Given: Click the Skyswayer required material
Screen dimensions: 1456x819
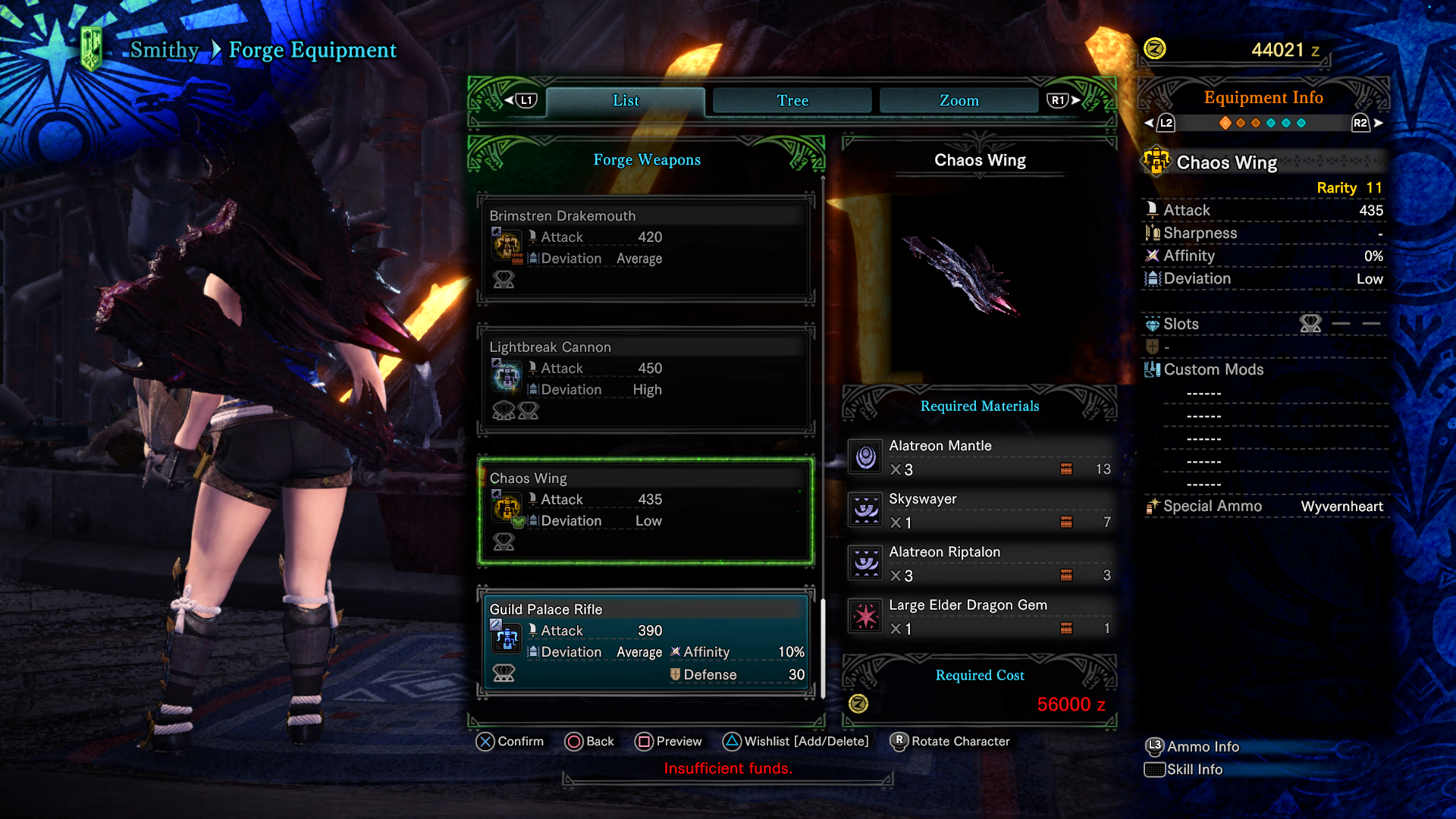Looking at the screenshot, I should tap(980, 510).
